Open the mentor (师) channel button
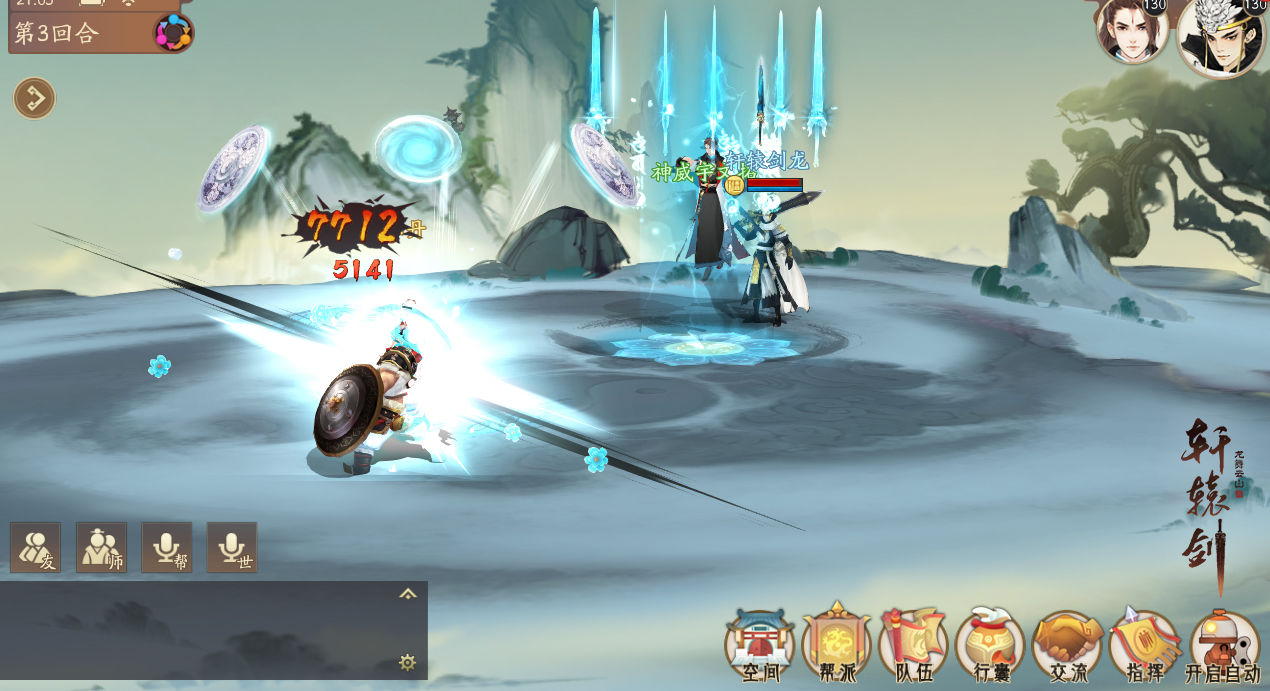 pyautogui.click(x=101, y=547)
